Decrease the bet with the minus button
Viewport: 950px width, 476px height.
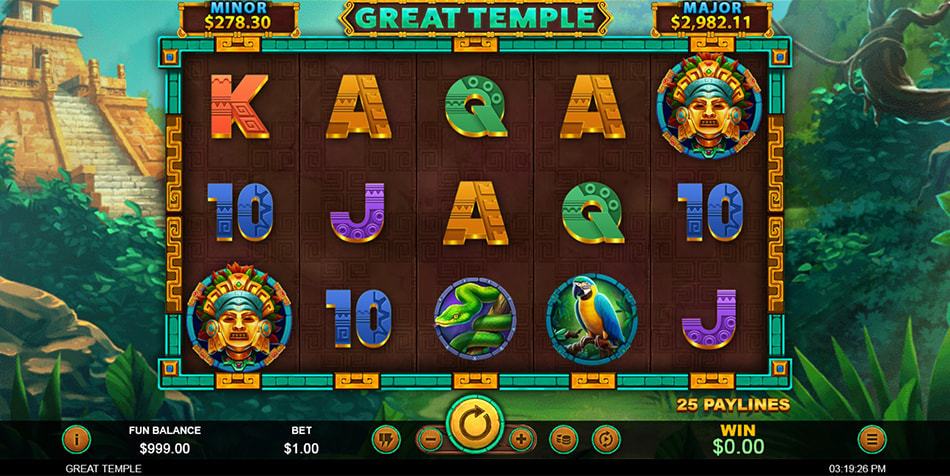click(x=429, y=439)
